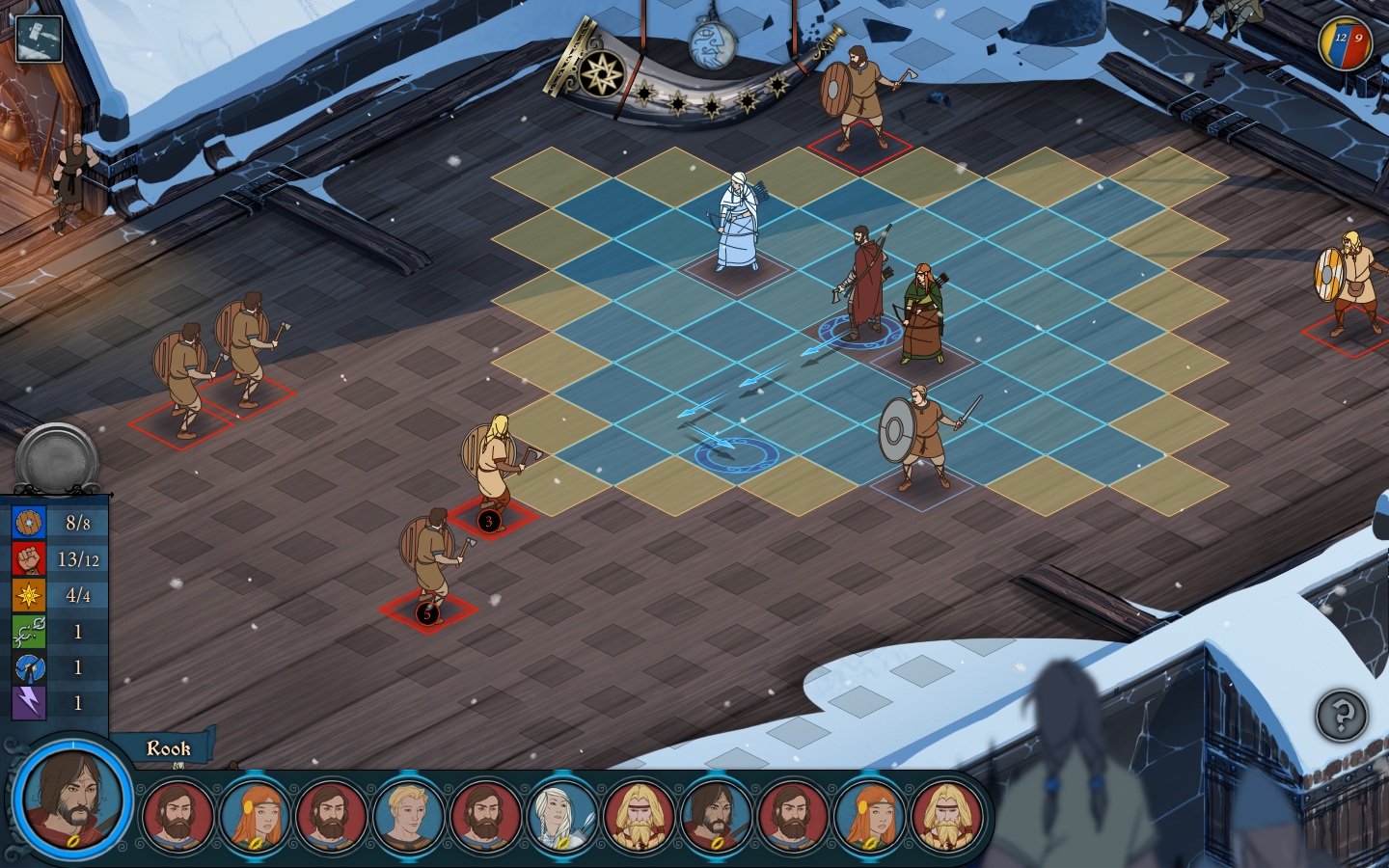
Task: Select the red fist strength stat icon
Action: [29, 558]
